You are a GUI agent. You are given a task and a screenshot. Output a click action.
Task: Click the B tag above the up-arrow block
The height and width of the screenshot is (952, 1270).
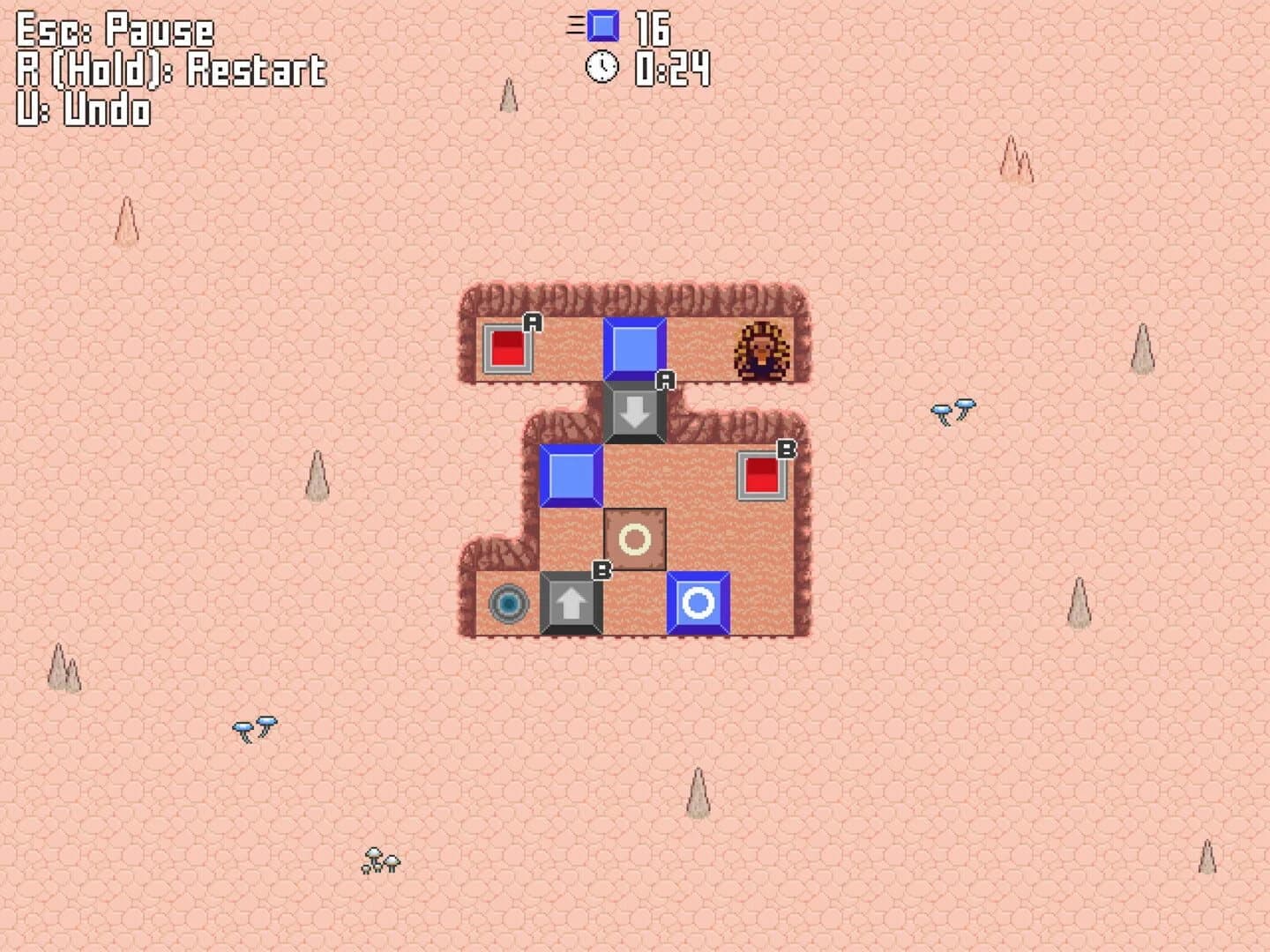(602, 571)
